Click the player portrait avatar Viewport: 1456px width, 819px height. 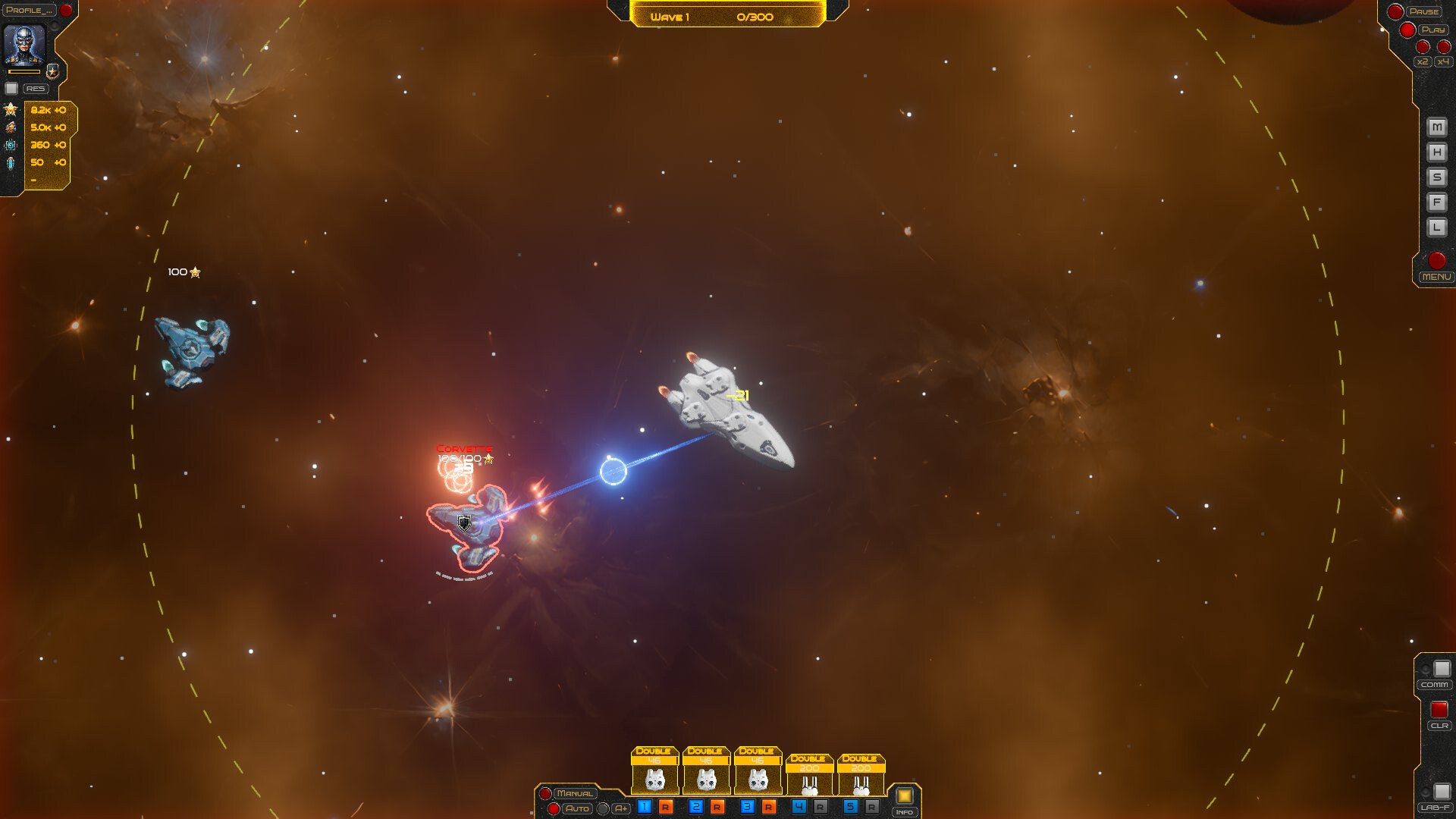24,42
